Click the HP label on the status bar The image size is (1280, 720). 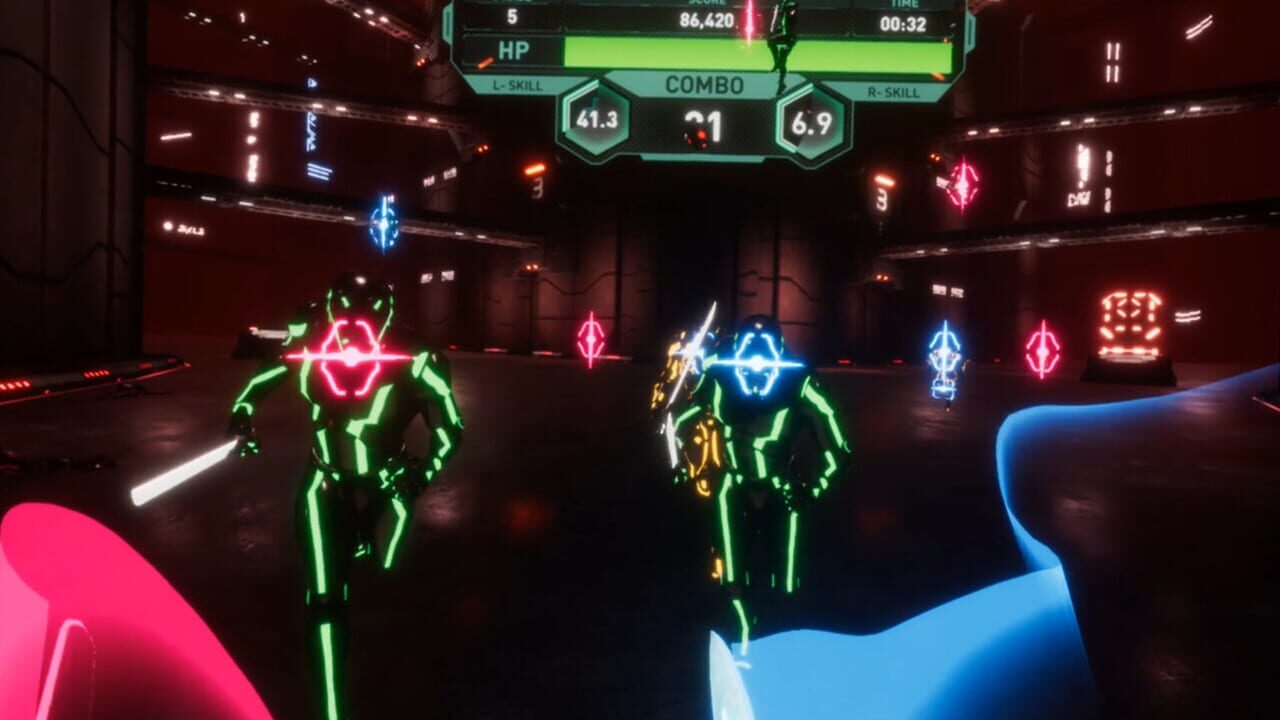pyautogui.click(x=517, y=48)
